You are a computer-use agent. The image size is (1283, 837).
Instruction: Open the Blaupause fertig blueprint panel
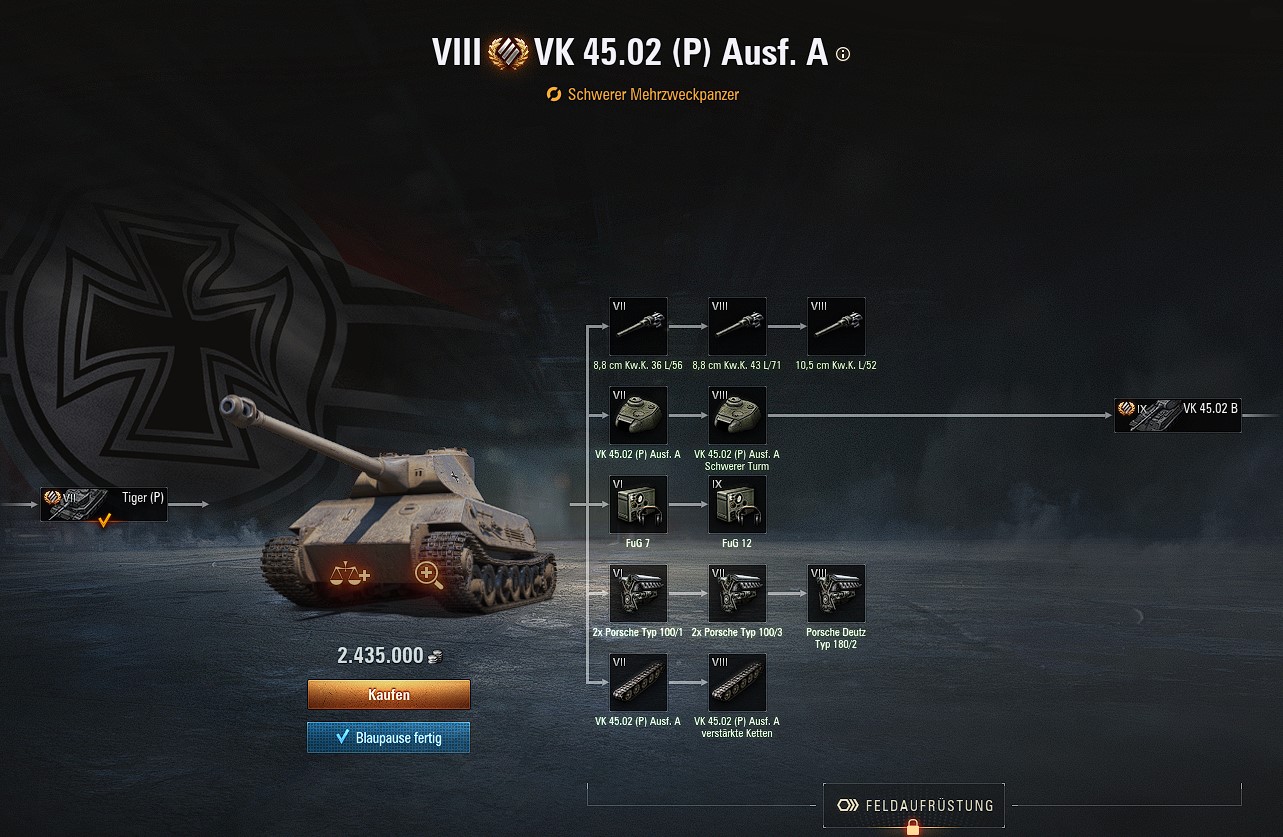coord(388,737)
